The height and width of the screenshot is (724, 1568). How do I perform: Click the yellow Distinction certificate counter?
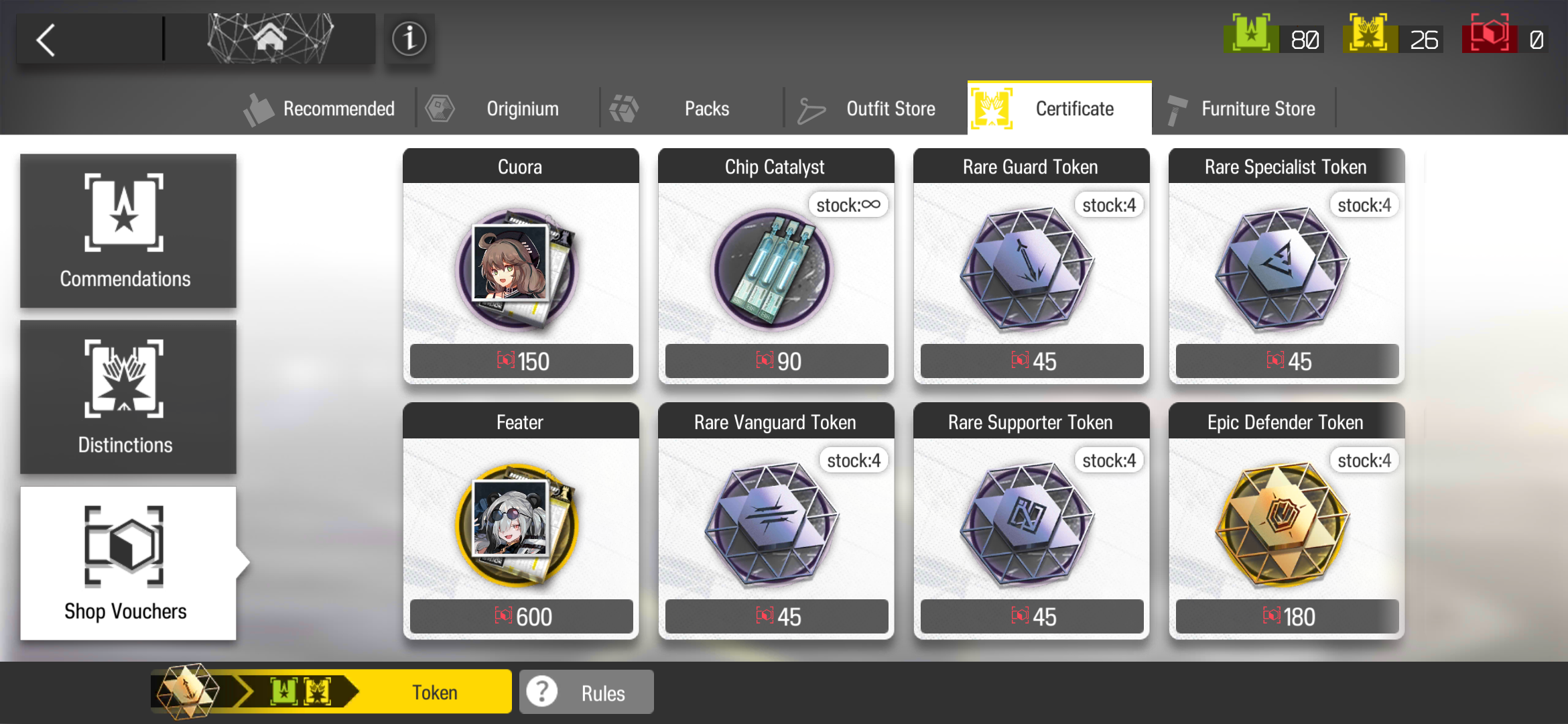click(x=1392, y=38)
